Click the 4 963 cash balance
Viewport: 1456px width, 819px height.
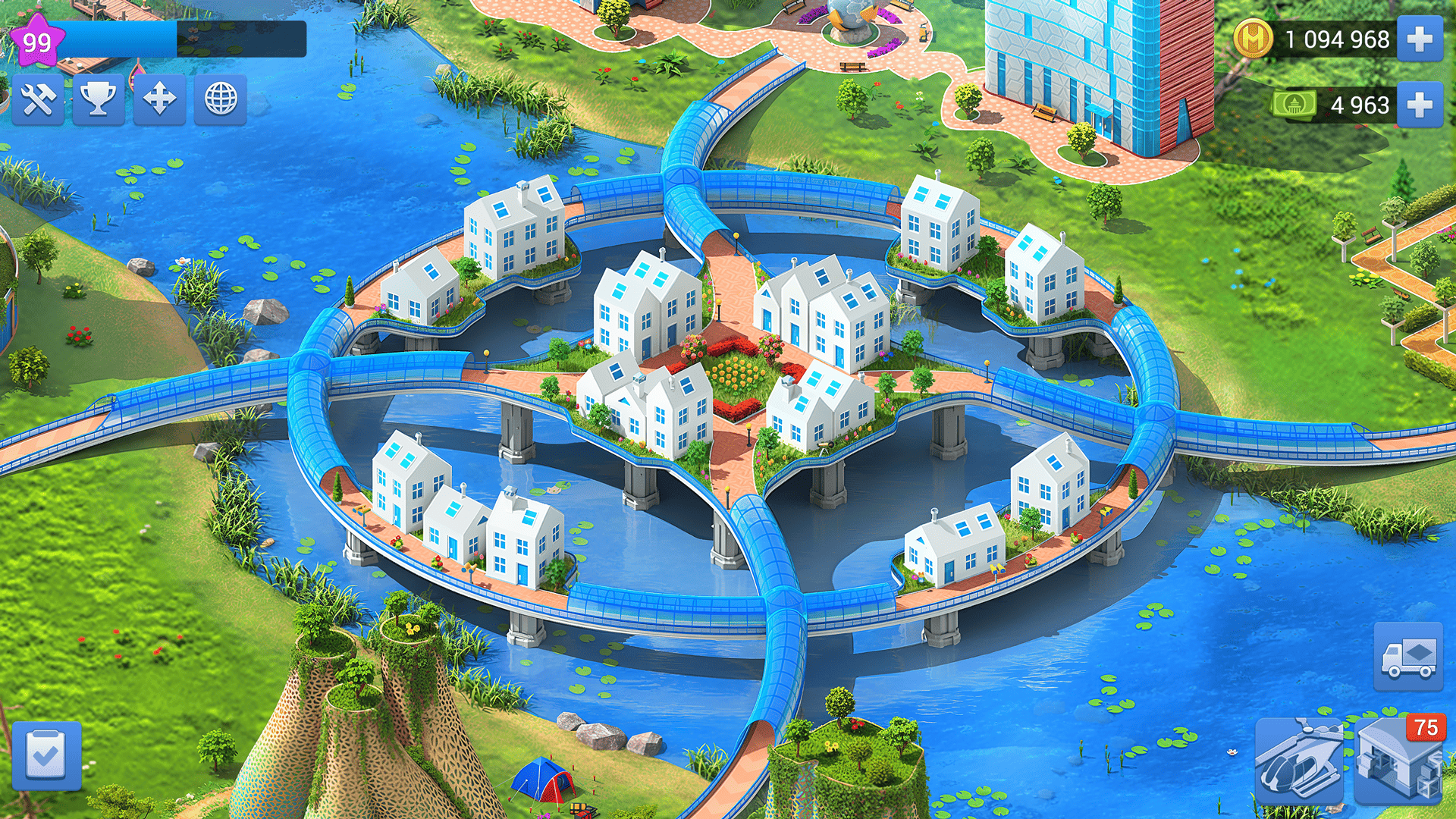pyautogui.click(x=1360, y=105)
